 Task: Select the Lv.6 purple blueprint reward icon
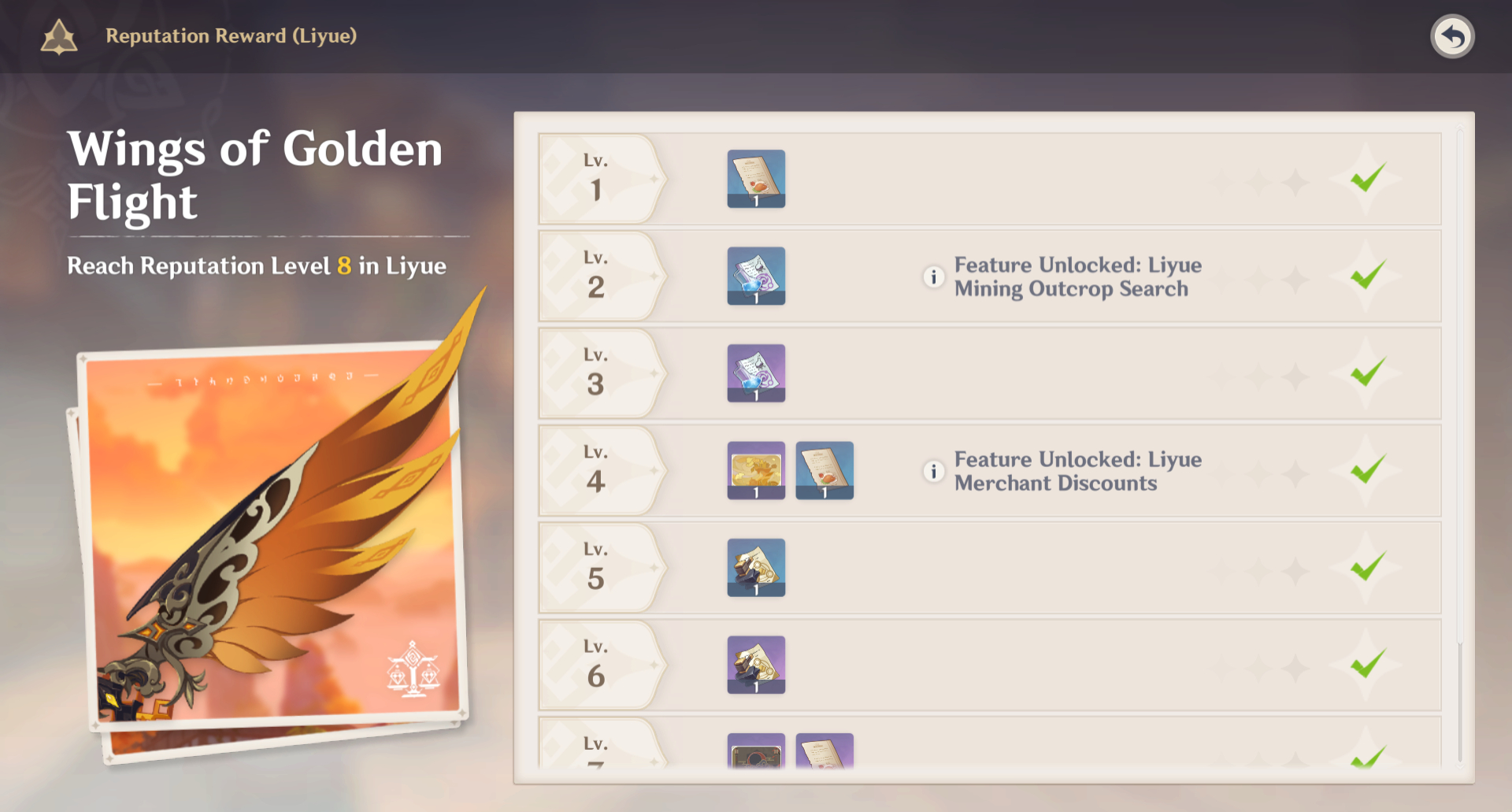[756, 664]
